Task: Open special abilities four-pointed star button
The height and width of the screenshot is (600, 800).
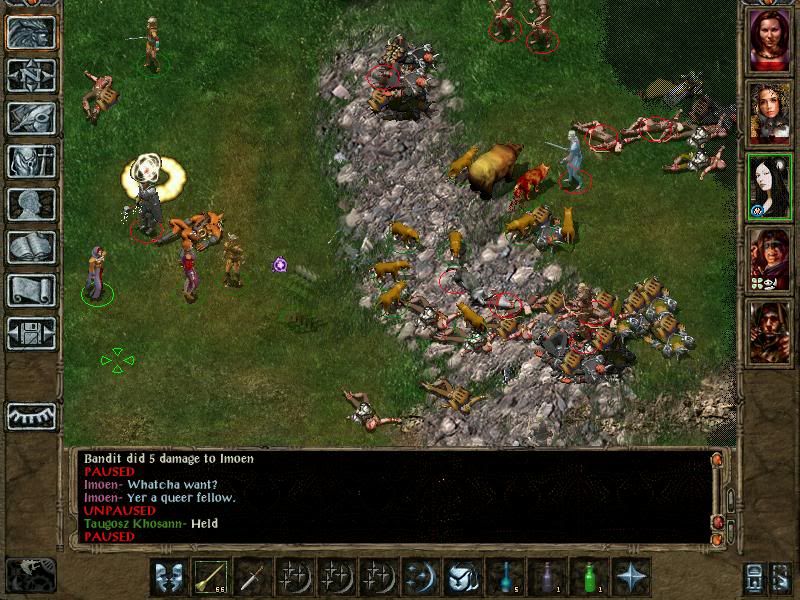Action: 632,577
